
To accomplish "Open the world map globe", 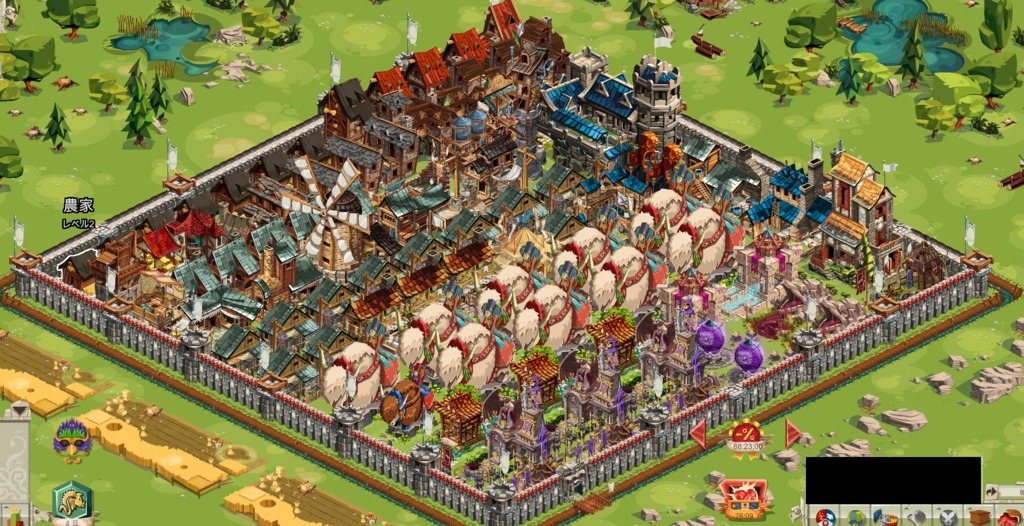I will coord(855,517).
